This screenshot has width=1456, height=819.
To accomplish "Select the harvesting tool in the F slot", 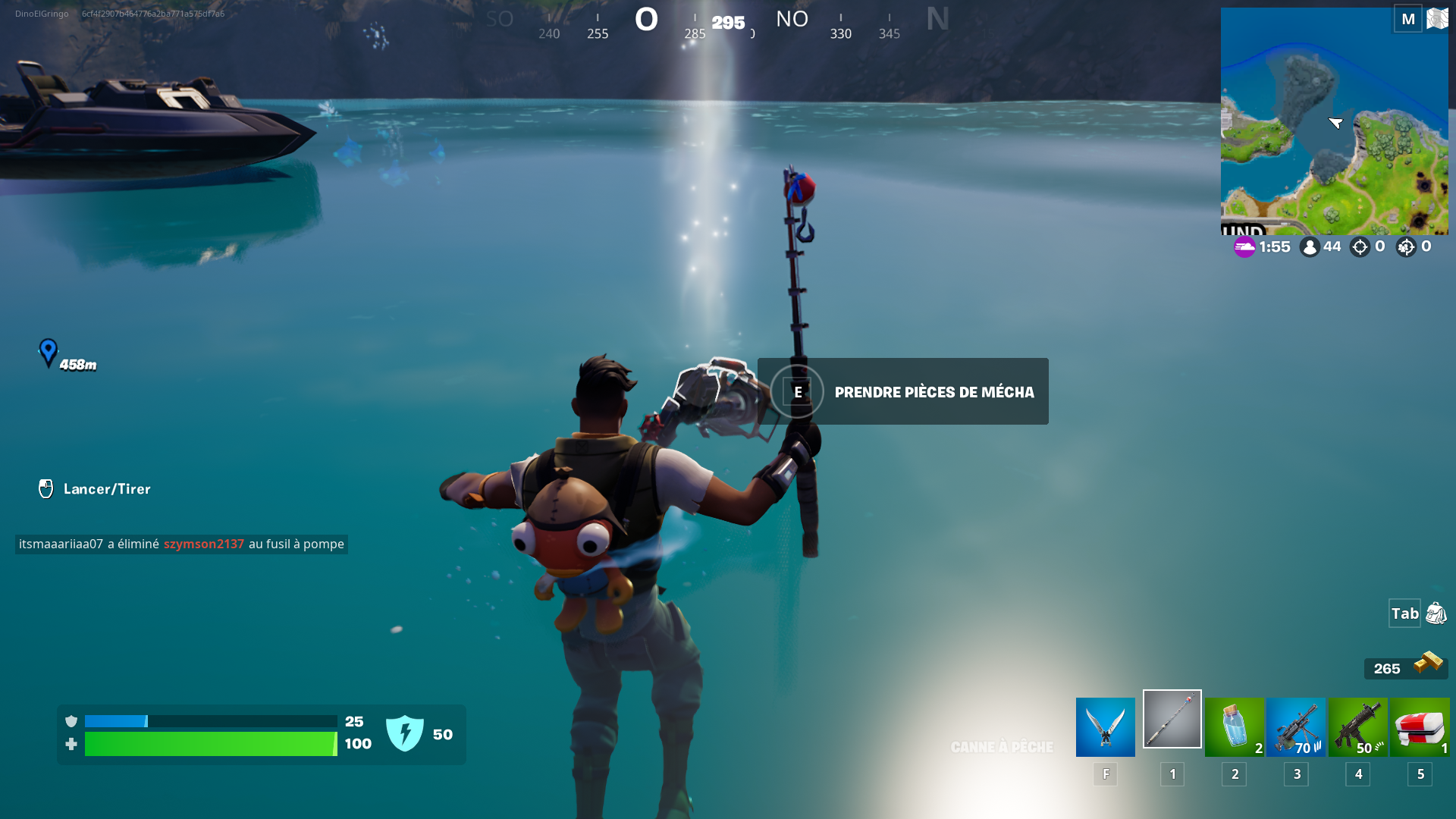I will point(1105,726).
